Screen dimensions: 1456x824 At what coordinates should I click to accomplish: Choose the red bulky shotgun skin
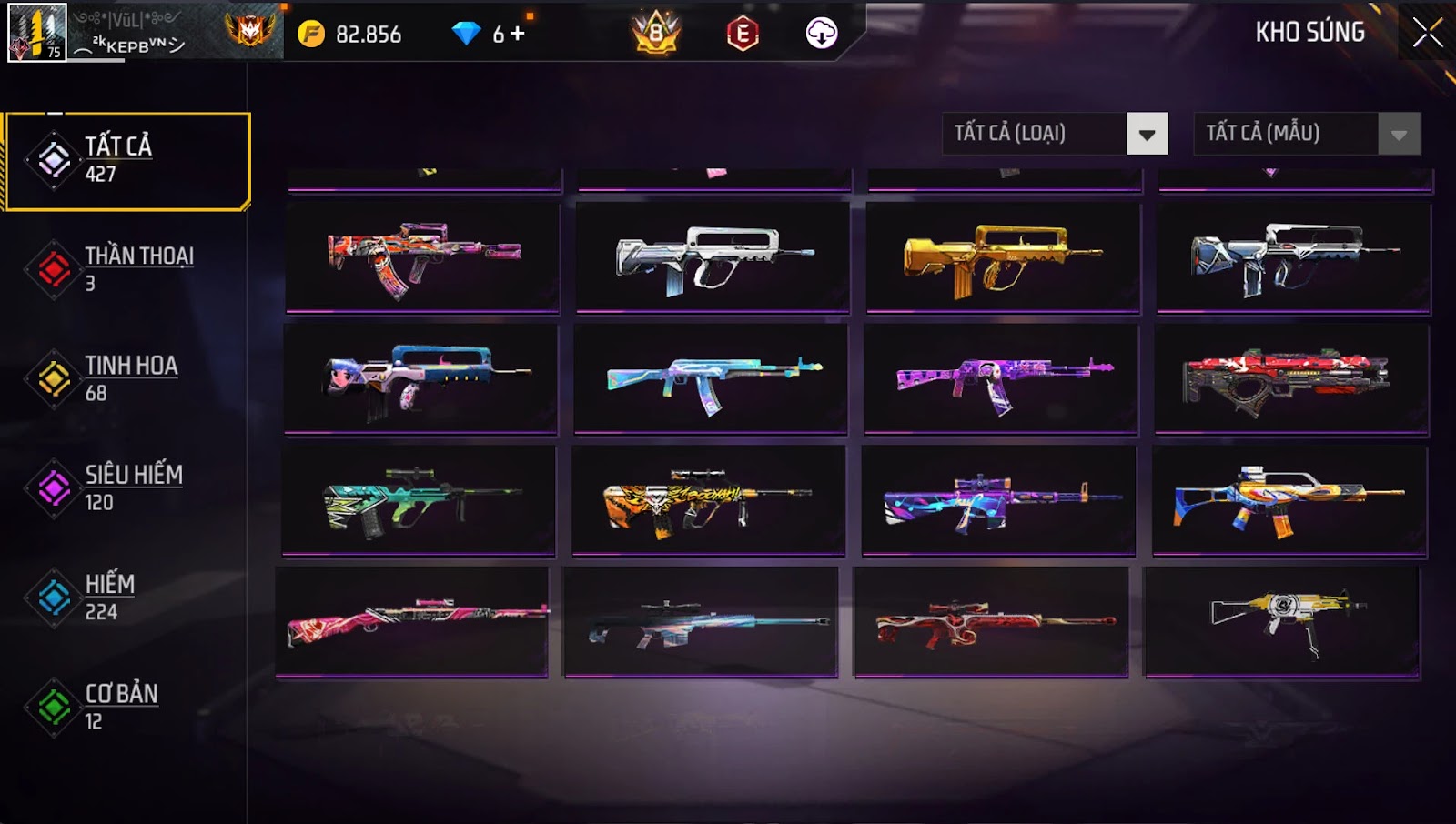pyautogui.click(x=1291, y=379)
